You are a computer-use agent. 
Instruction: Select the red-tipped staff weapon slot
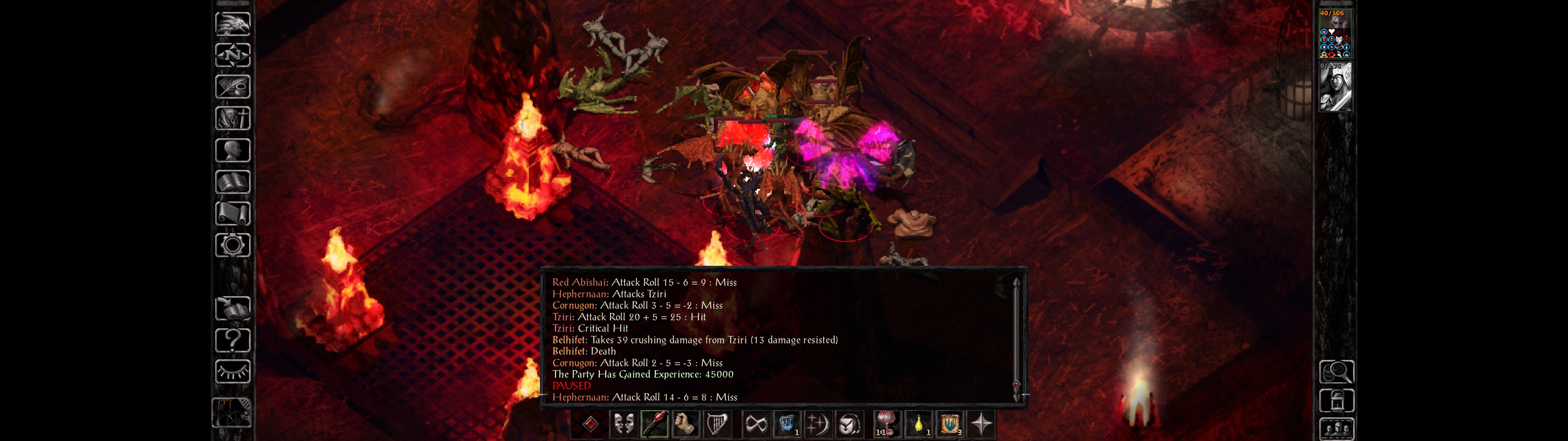point(654,424)
